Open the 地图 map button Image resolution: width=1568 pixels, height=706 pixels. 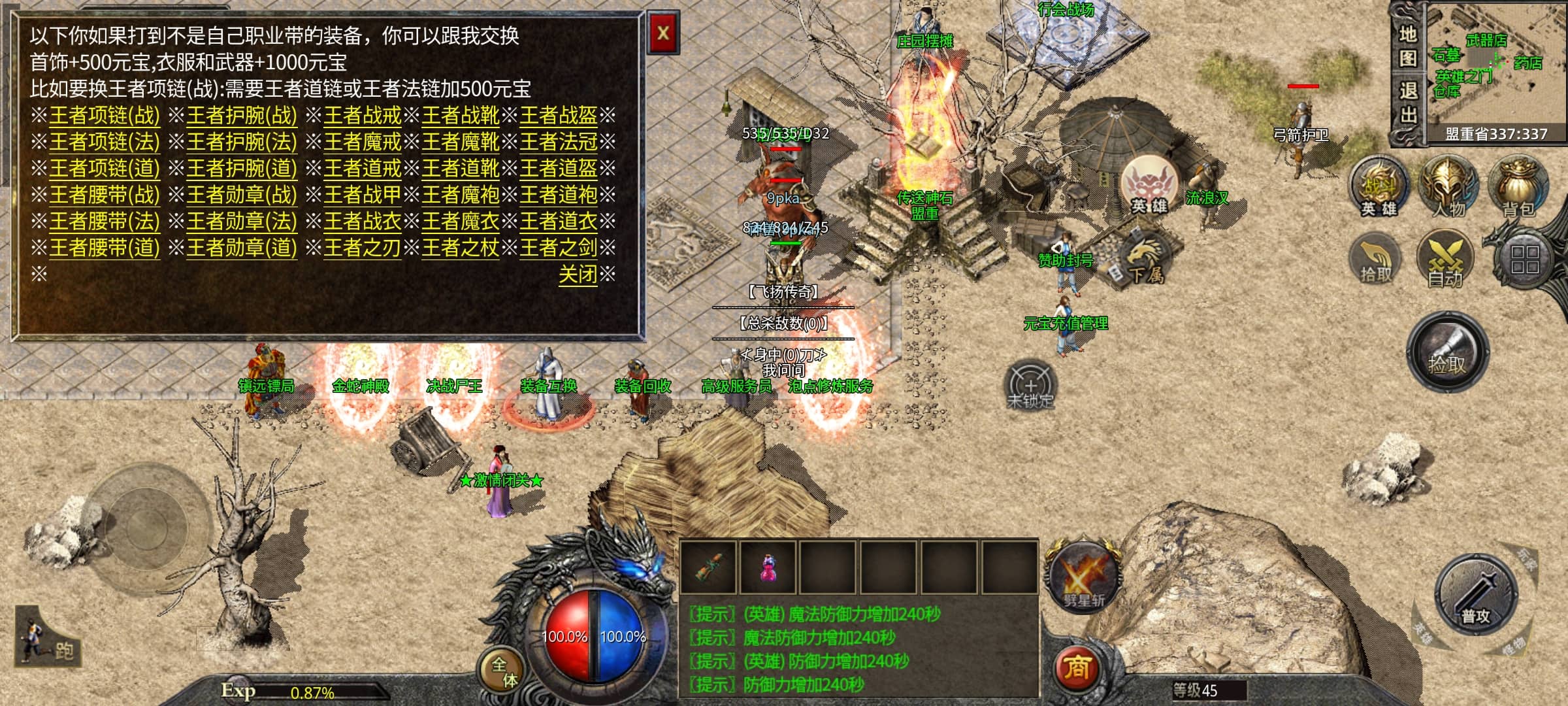[1408, 46]
